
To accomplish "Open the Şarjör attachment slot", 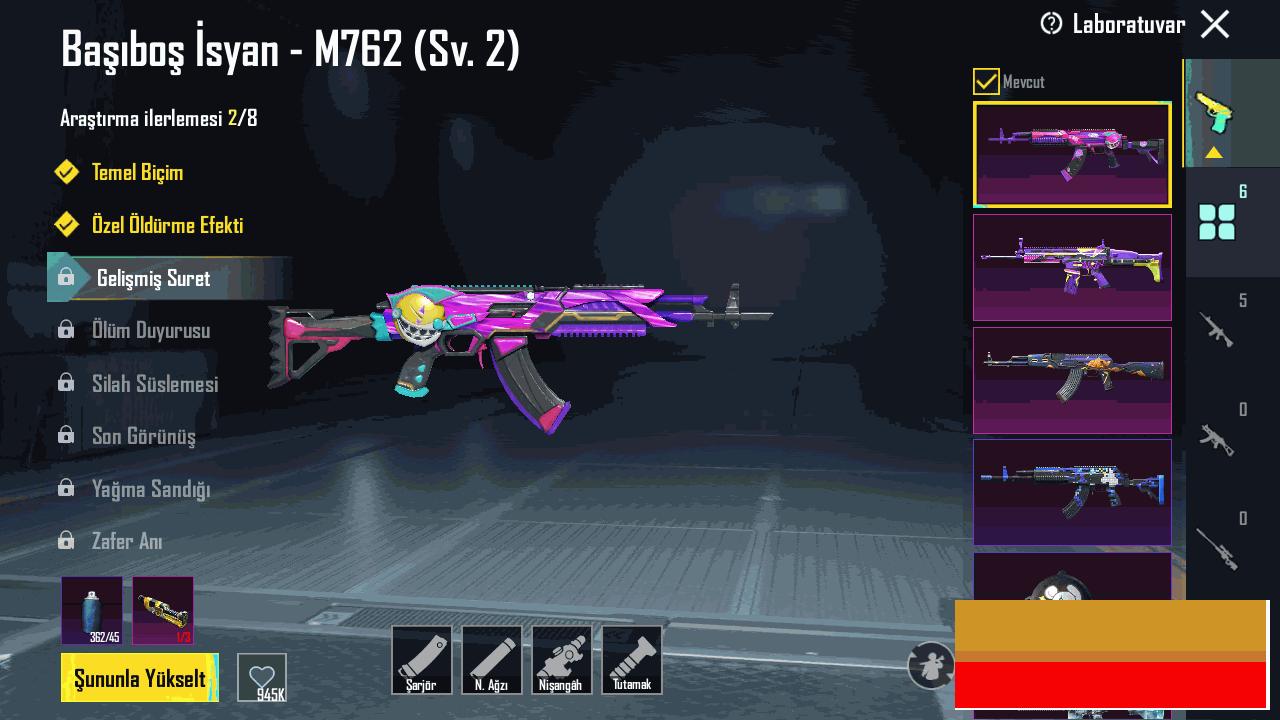I will click(x=421, y=660).
